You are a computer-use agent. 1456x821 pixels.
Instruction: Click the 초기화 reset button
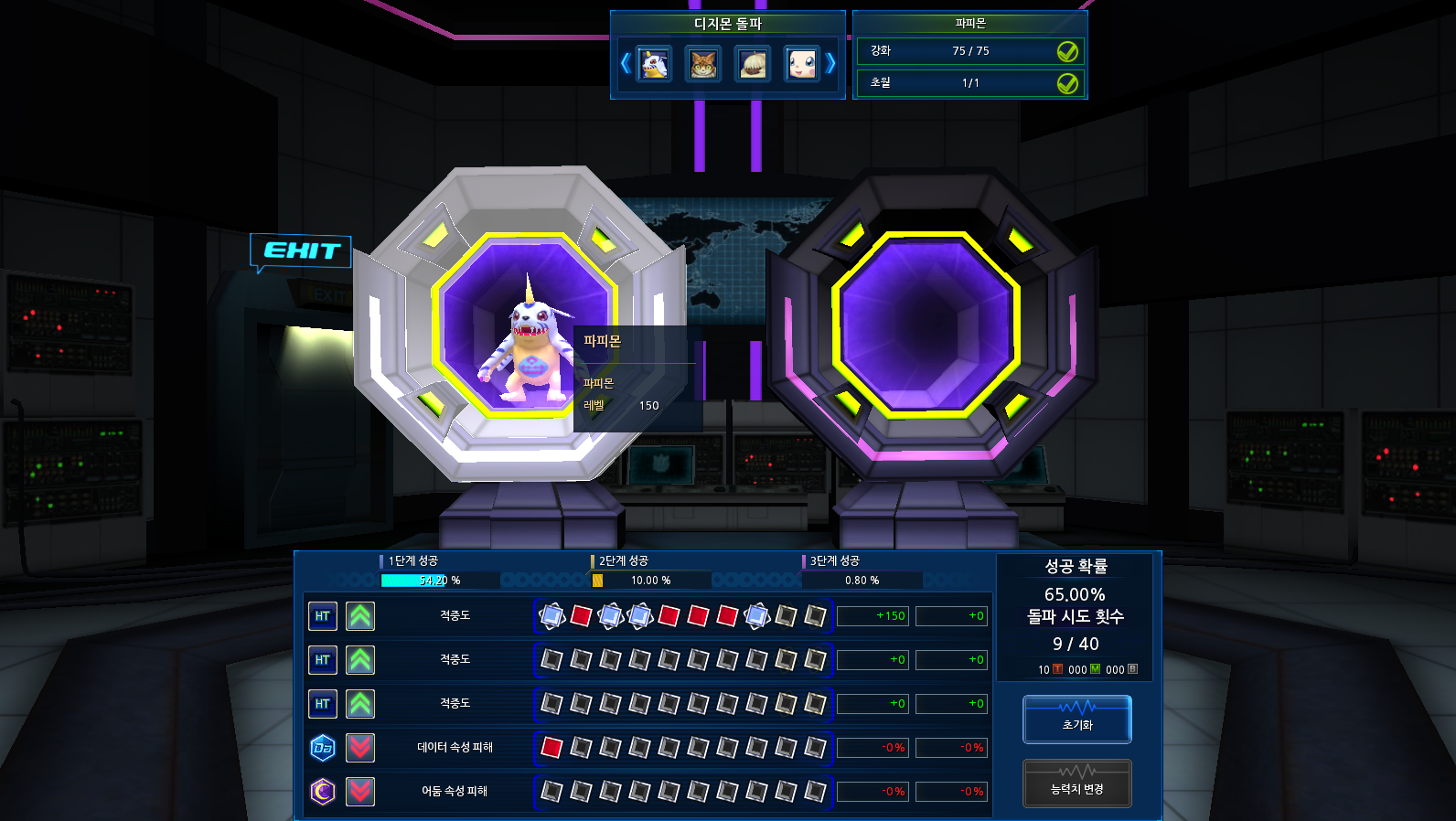pos(1076,719)
